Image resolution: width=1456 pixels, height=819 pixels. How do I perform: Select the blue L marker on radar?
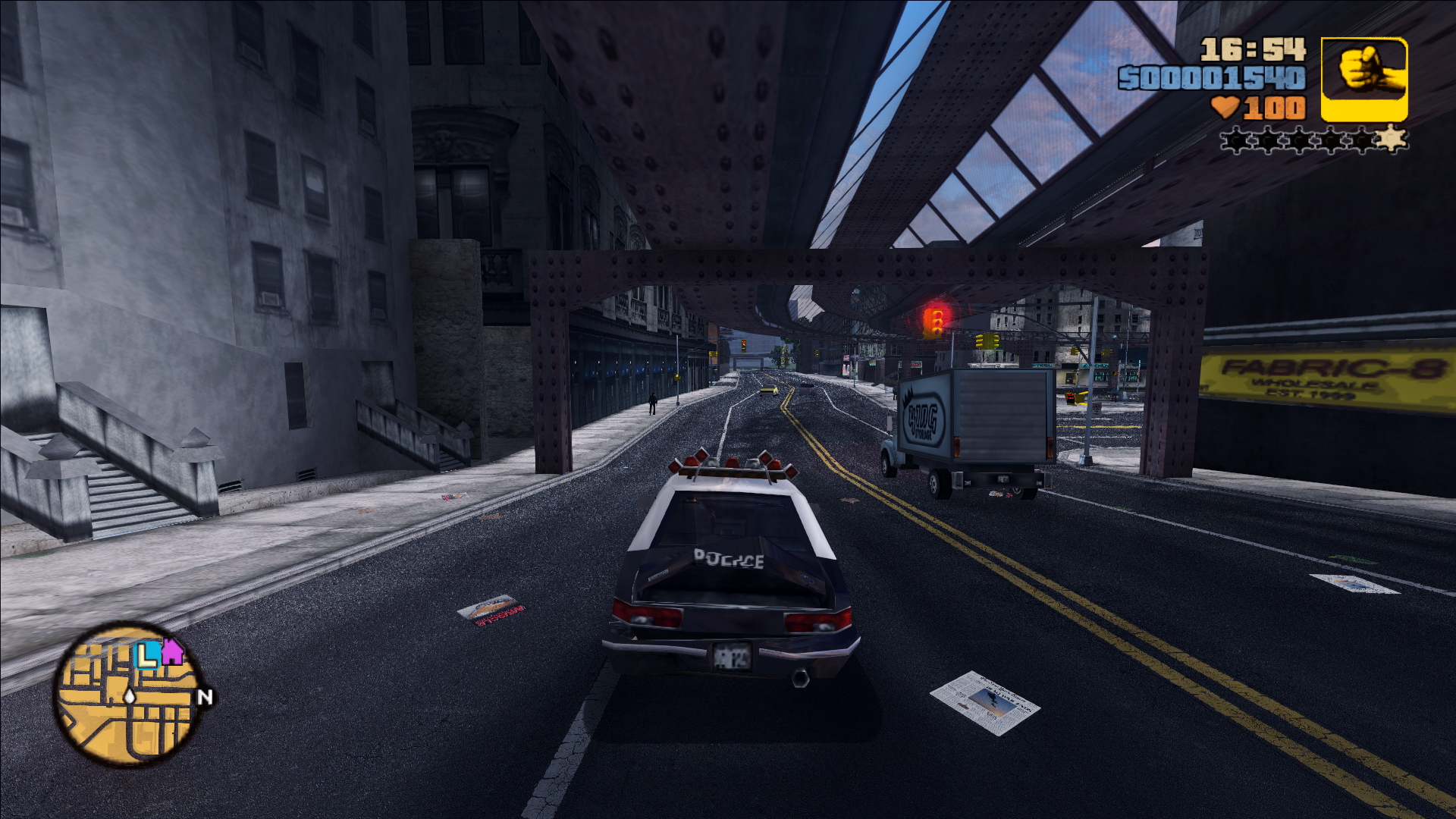coord(147,655)
